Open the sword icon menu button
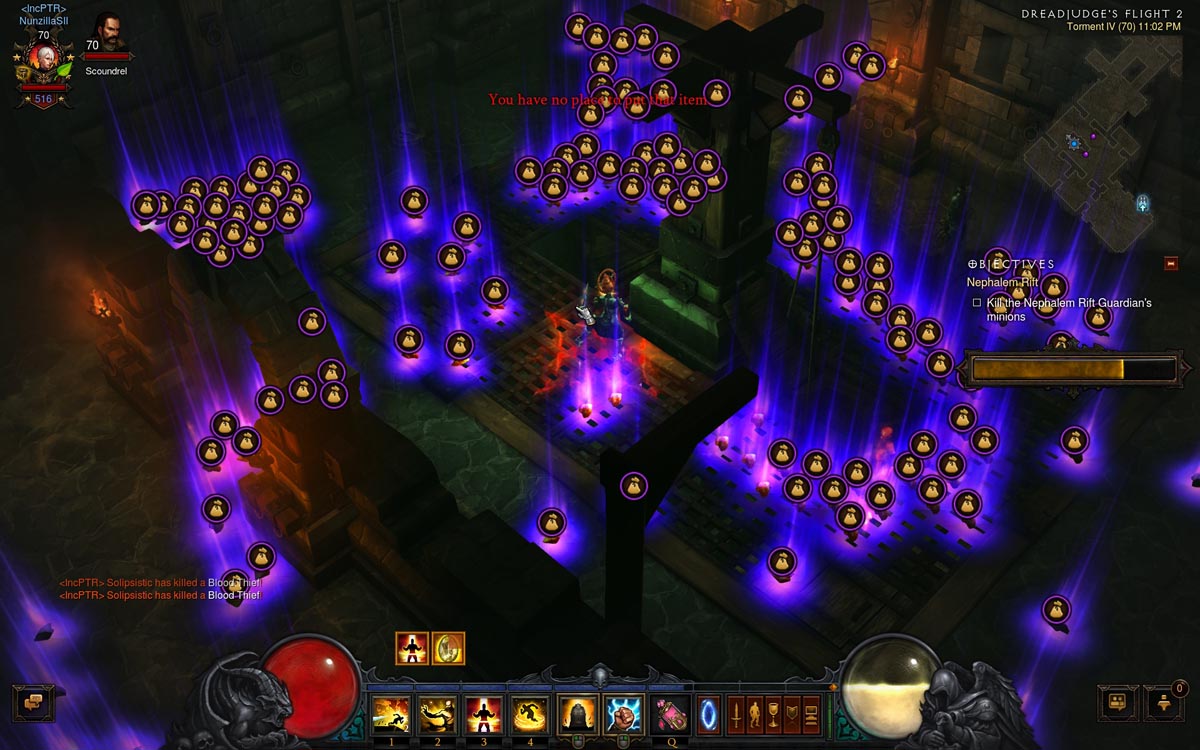This screenshot has height=750, width=1200. point(736,714)
